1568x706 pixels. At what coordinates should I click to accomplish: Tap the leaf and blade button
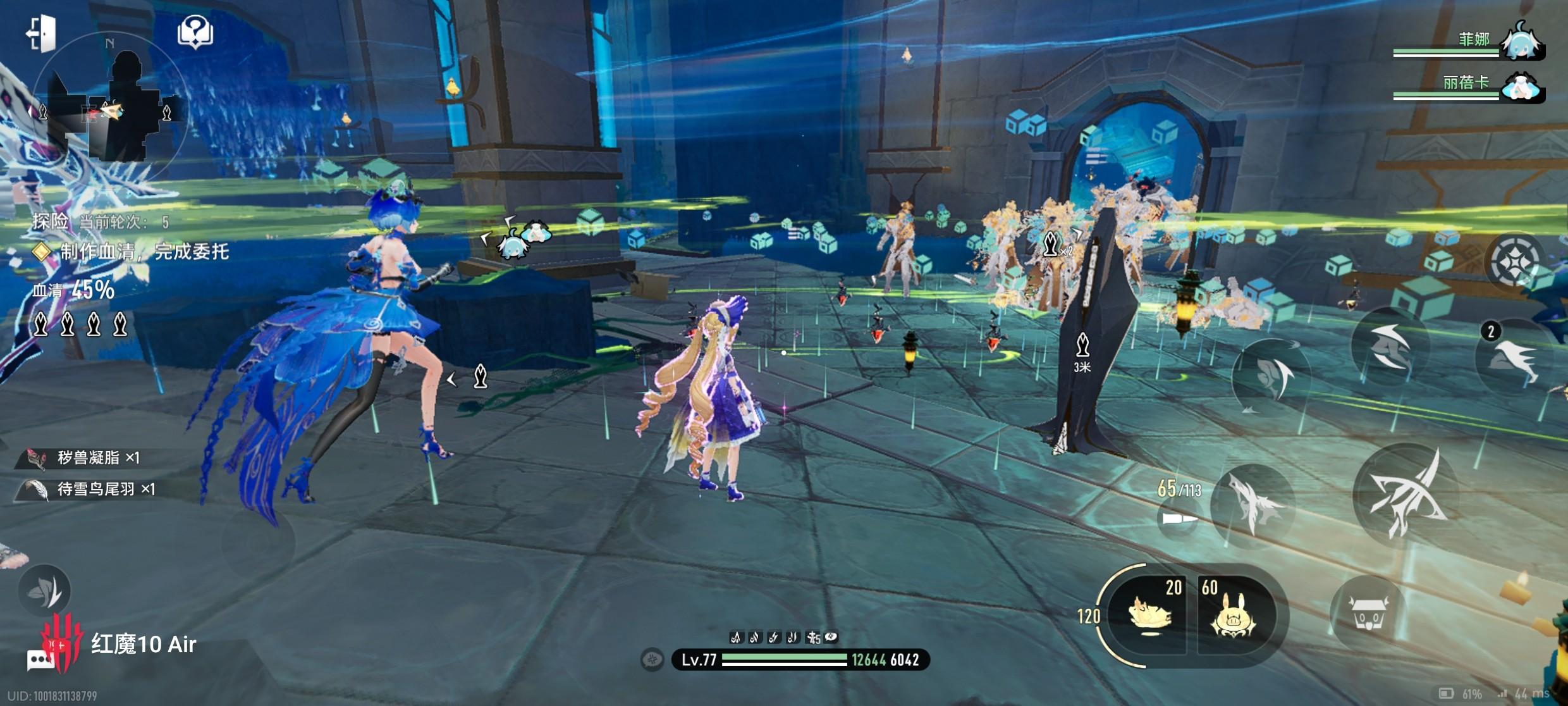click(x=44, y=591)
